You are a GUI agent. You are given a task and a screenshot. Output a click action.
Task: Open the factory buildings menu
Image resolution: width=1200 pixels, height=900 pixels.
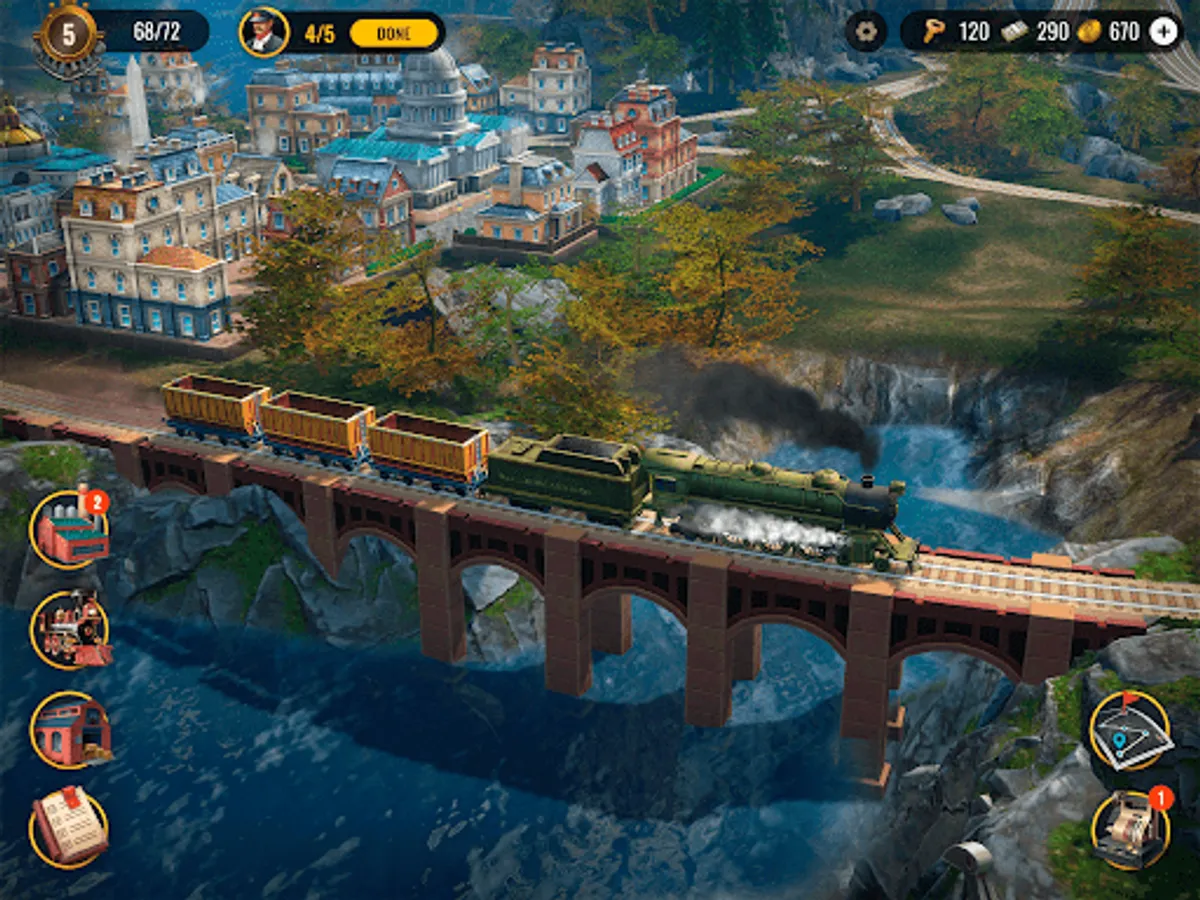(x=70, y=531)
